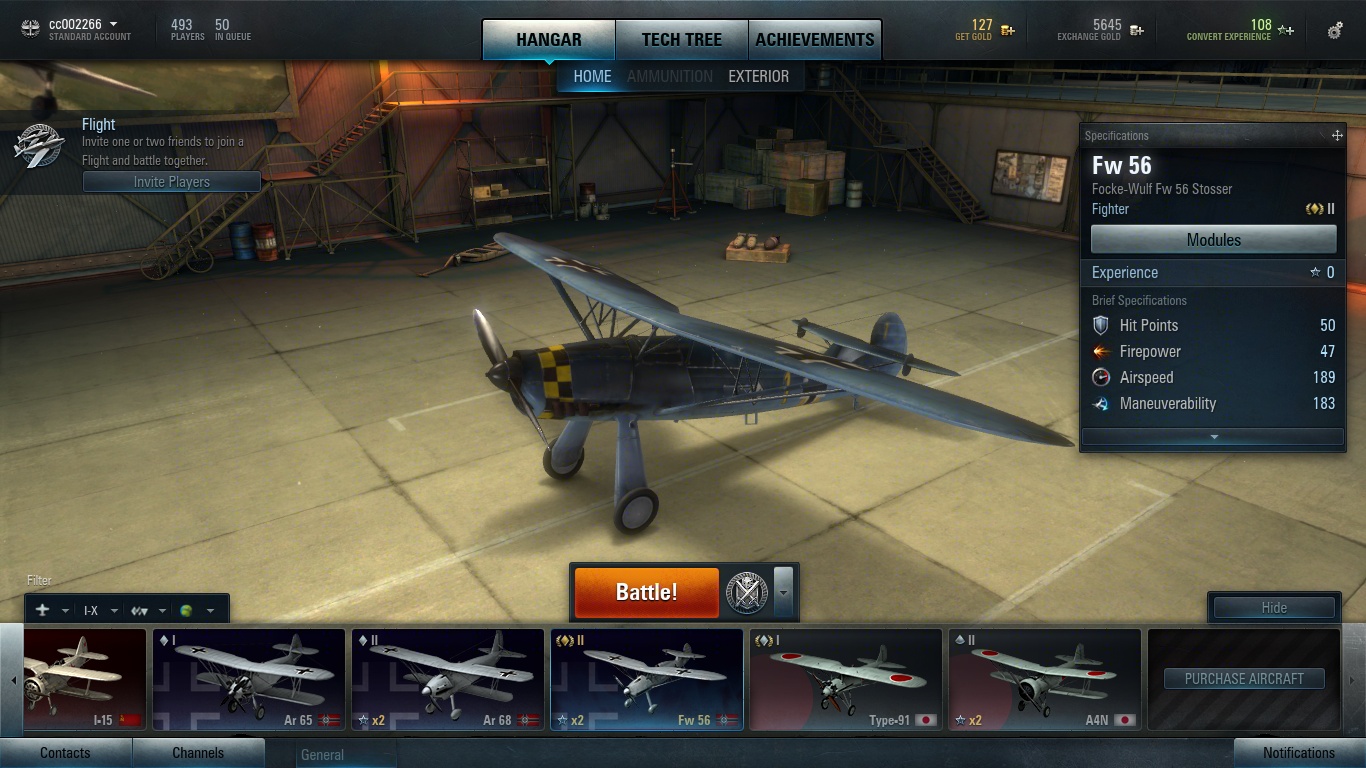The width and height of the screenshot is (1366, 768).
Task: Show the Exterior customization view
Action: tap(758, 76)
